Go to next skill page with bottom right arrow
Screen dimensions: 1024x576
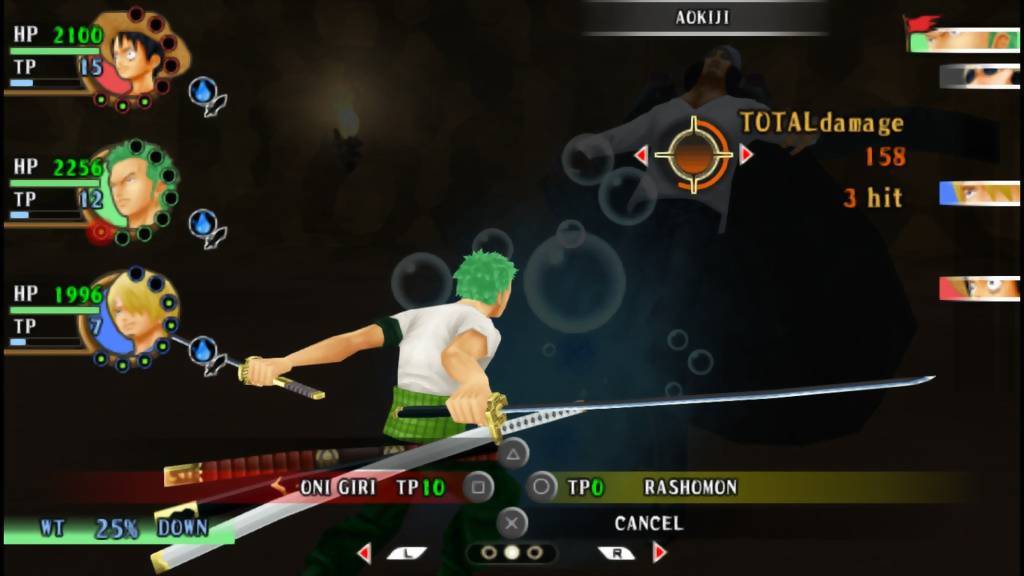(x=660, y=553)
